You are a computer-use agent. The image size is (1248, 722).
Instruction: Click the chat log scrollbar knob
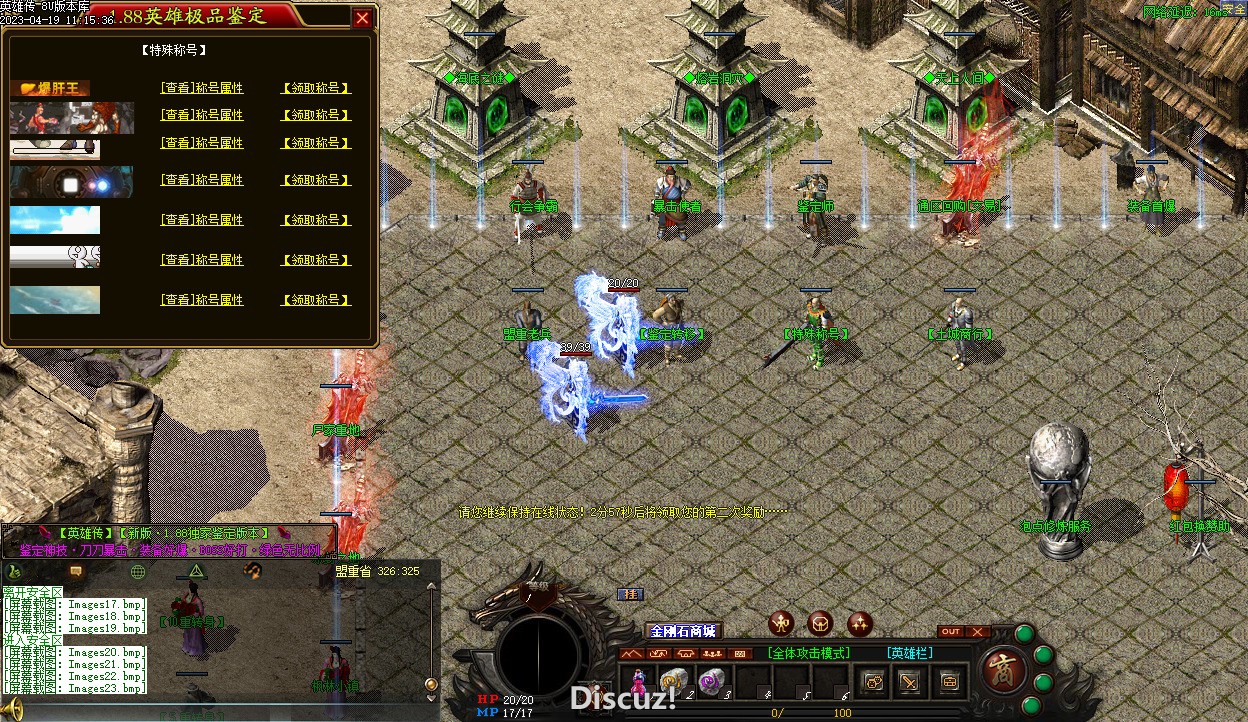tap(431, 684)
